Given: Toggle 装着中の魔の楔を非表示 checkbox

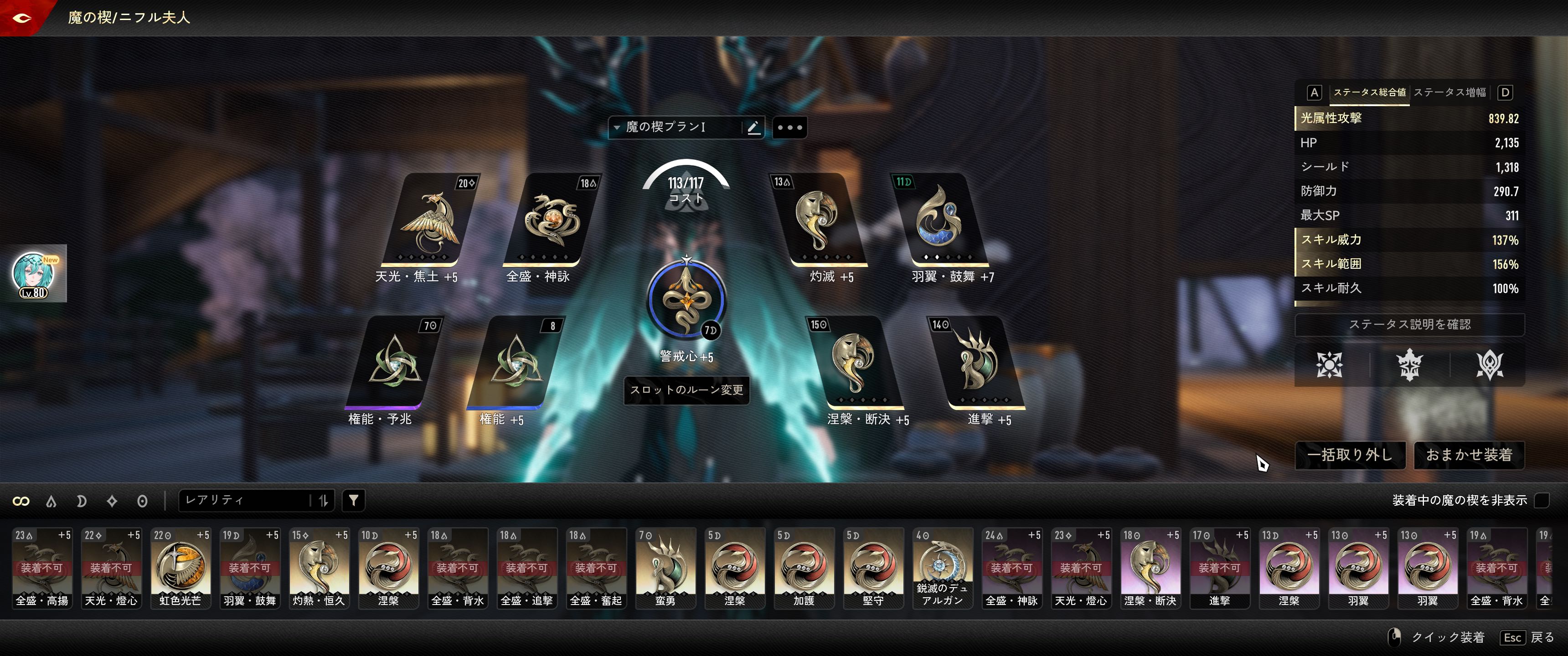Looking at the screenshot, I should click(1541, 500).
